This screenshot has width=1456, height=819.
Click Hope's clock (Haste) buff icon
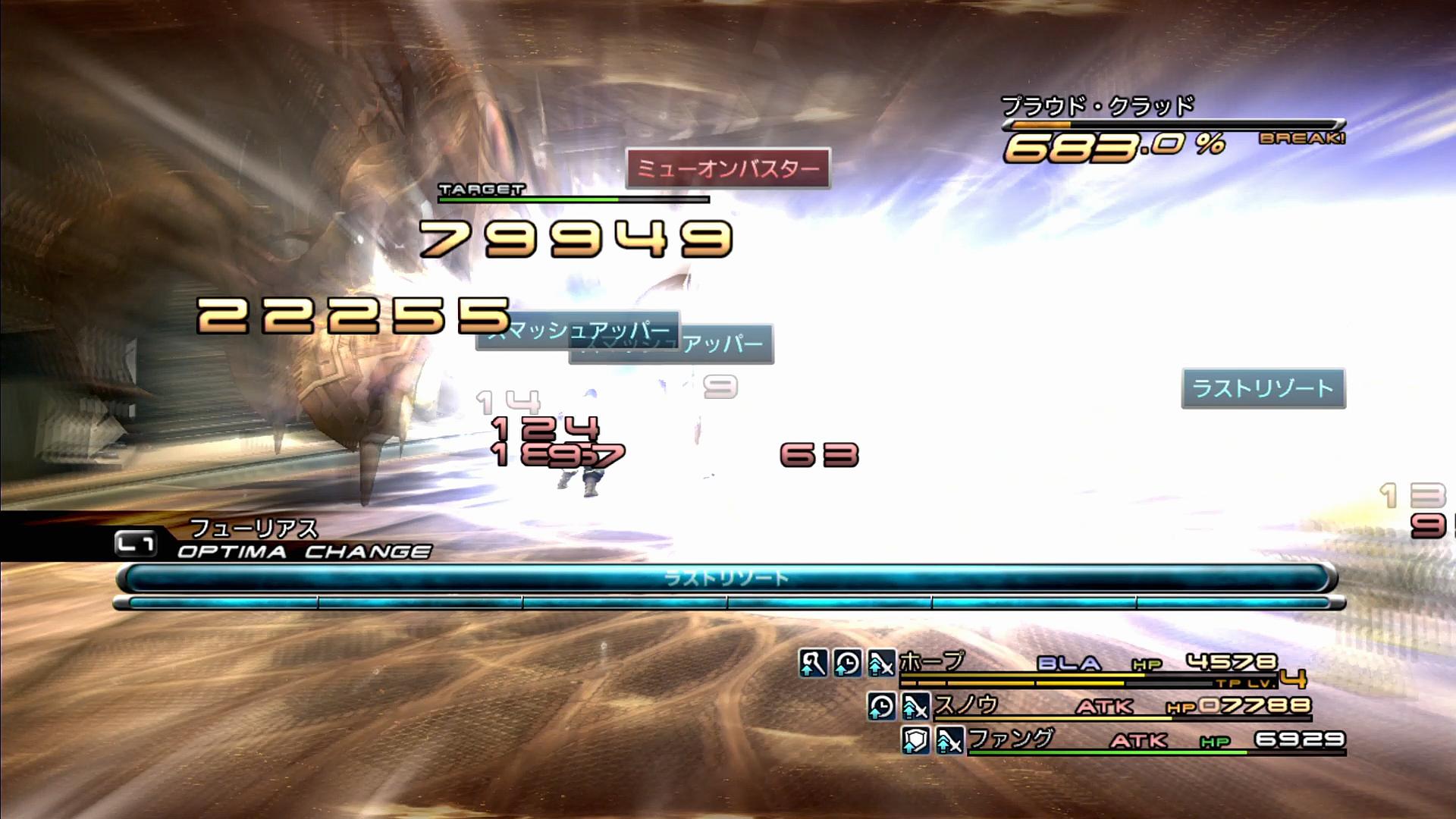pos(847,664)
